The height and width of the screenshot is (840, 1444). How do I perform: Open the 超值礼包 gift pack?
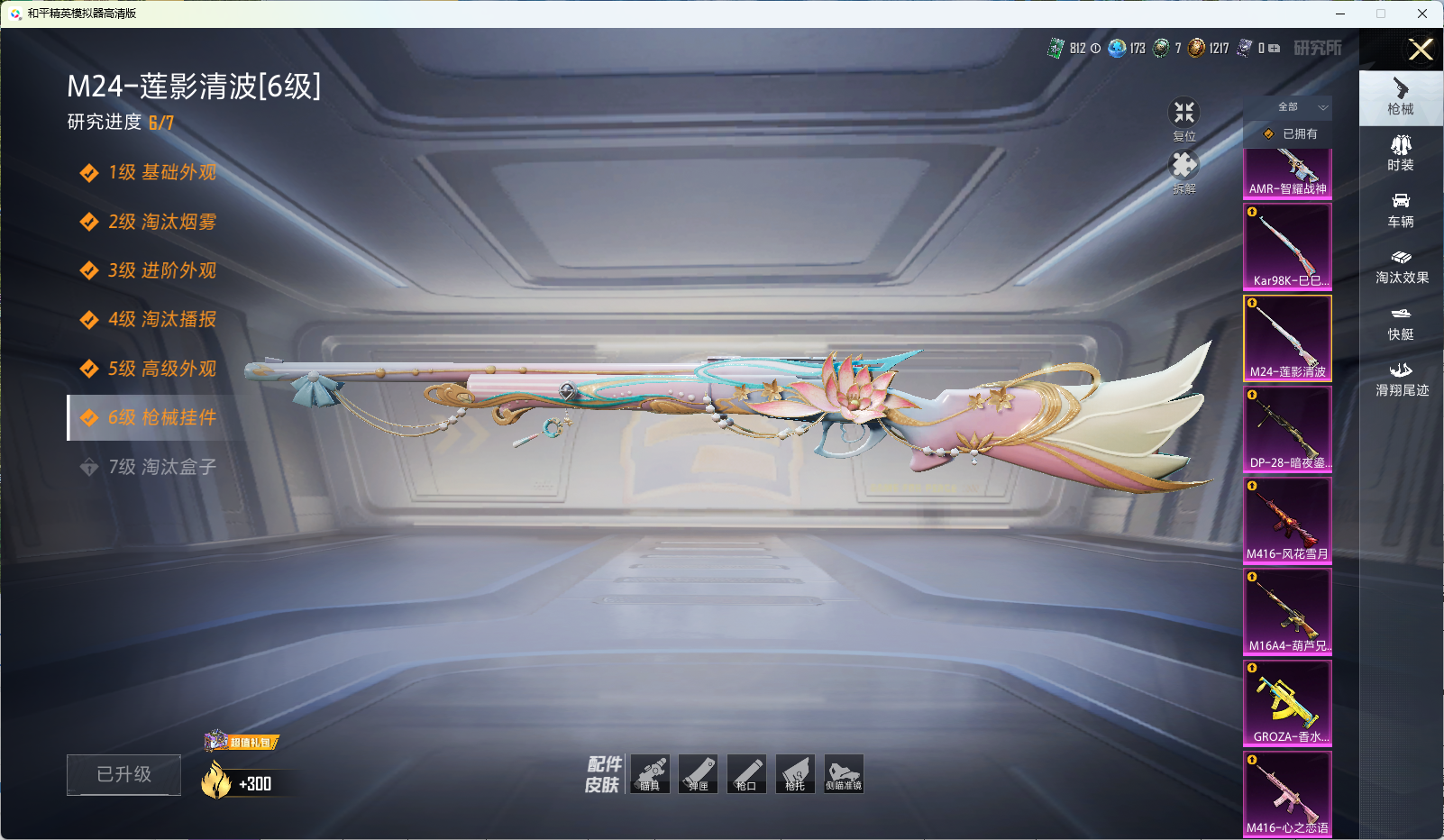(242, 742)
